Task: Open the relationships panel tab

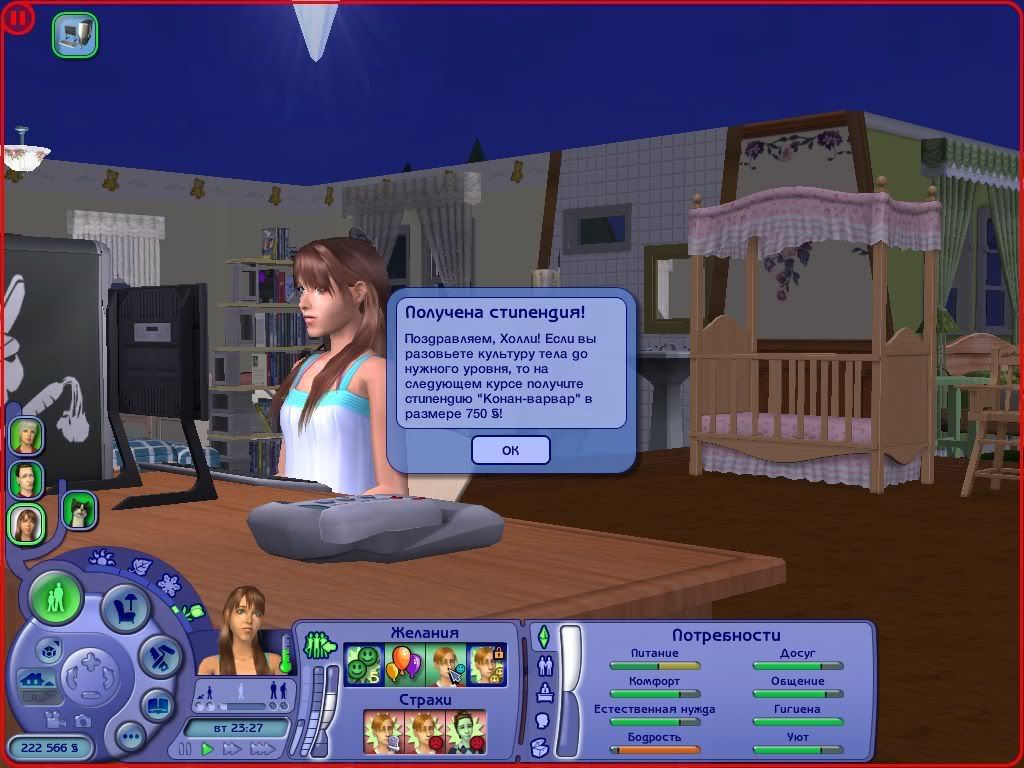Action: point(546,664)
